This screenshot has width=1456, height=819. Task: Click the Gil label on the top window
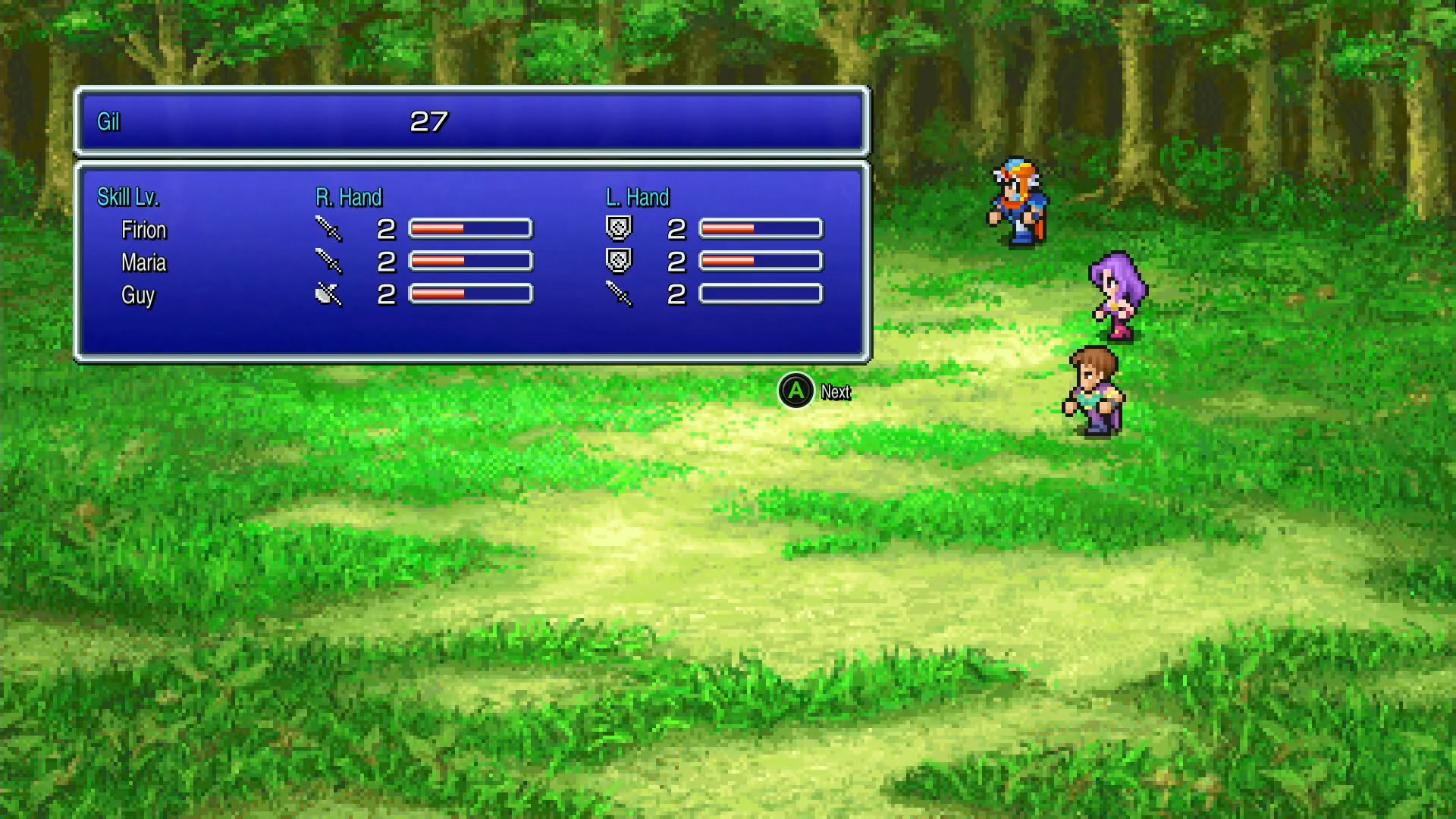click(107, 121)
